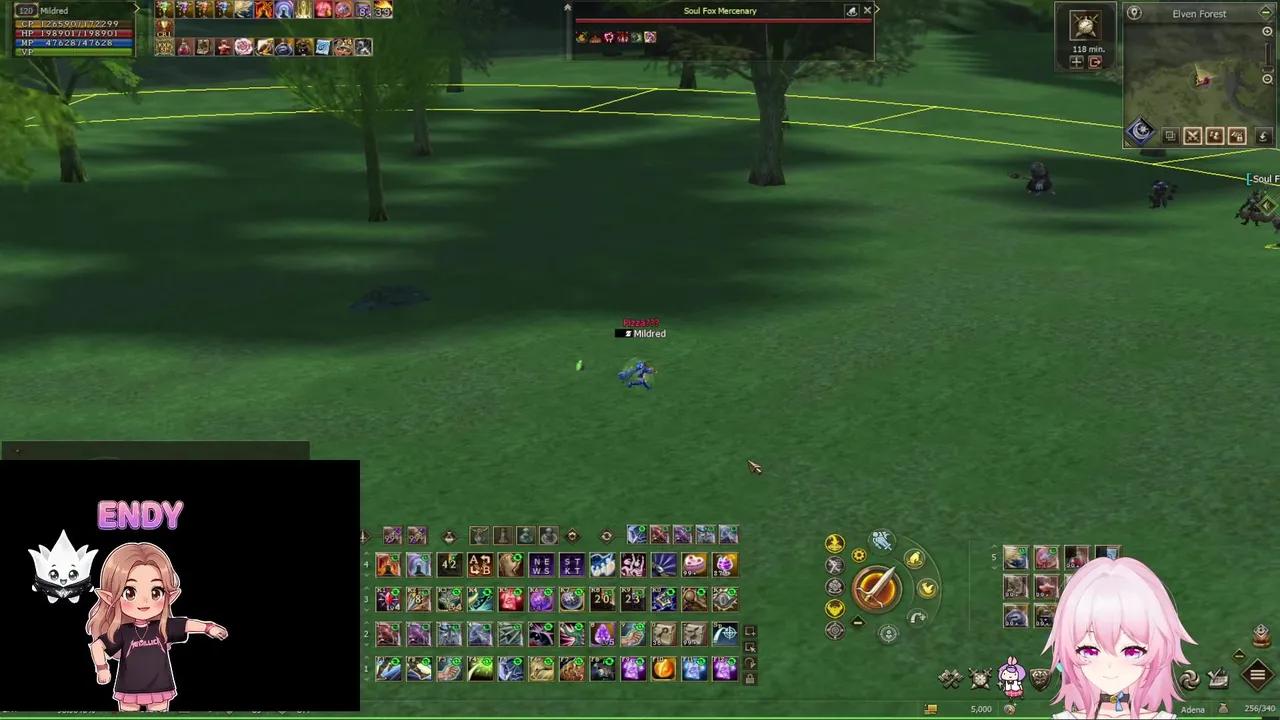Start auto-hunting with the central sword icon
Viewport: 1280px width, 720px height.
tap(878, 586)
